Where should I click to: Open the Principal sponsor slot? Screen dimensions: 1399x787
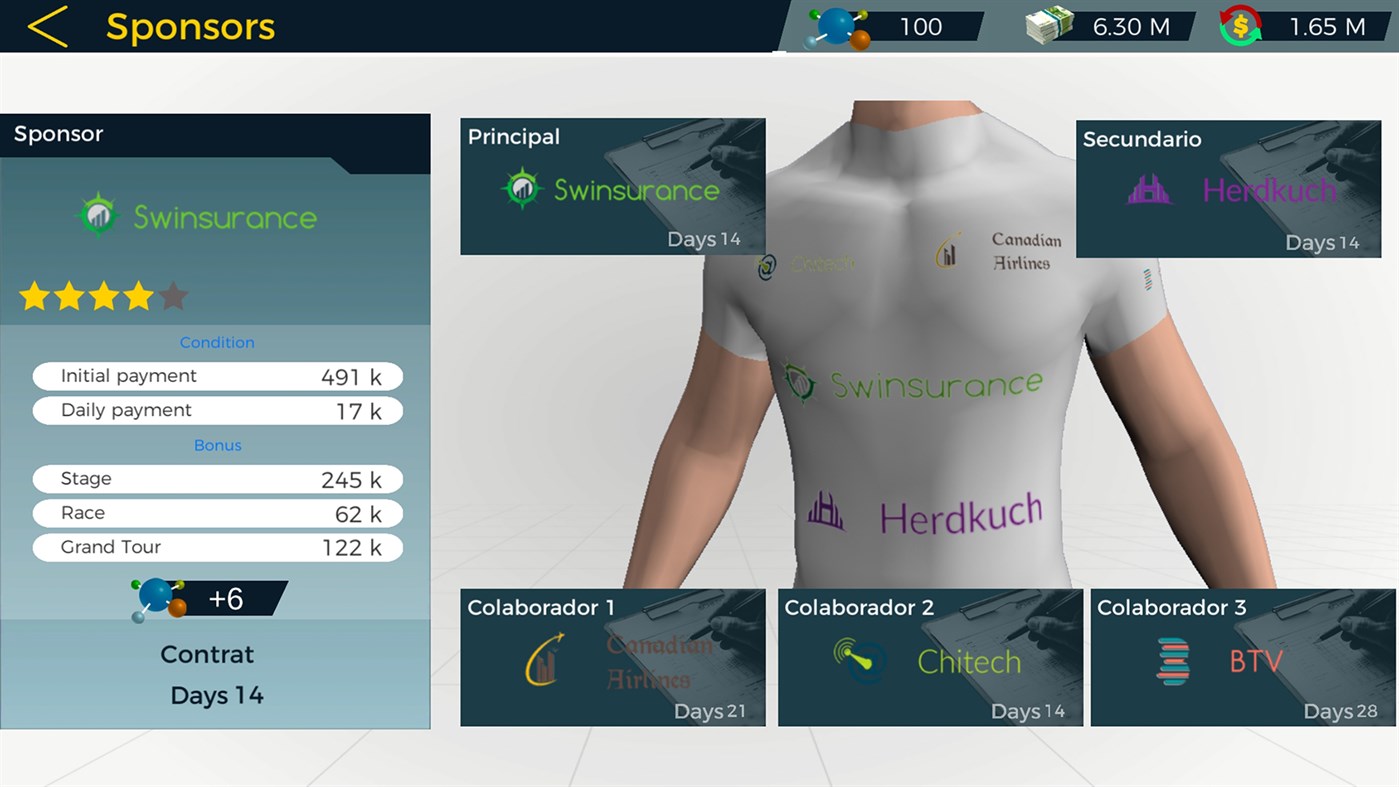(x=612, y=185)
